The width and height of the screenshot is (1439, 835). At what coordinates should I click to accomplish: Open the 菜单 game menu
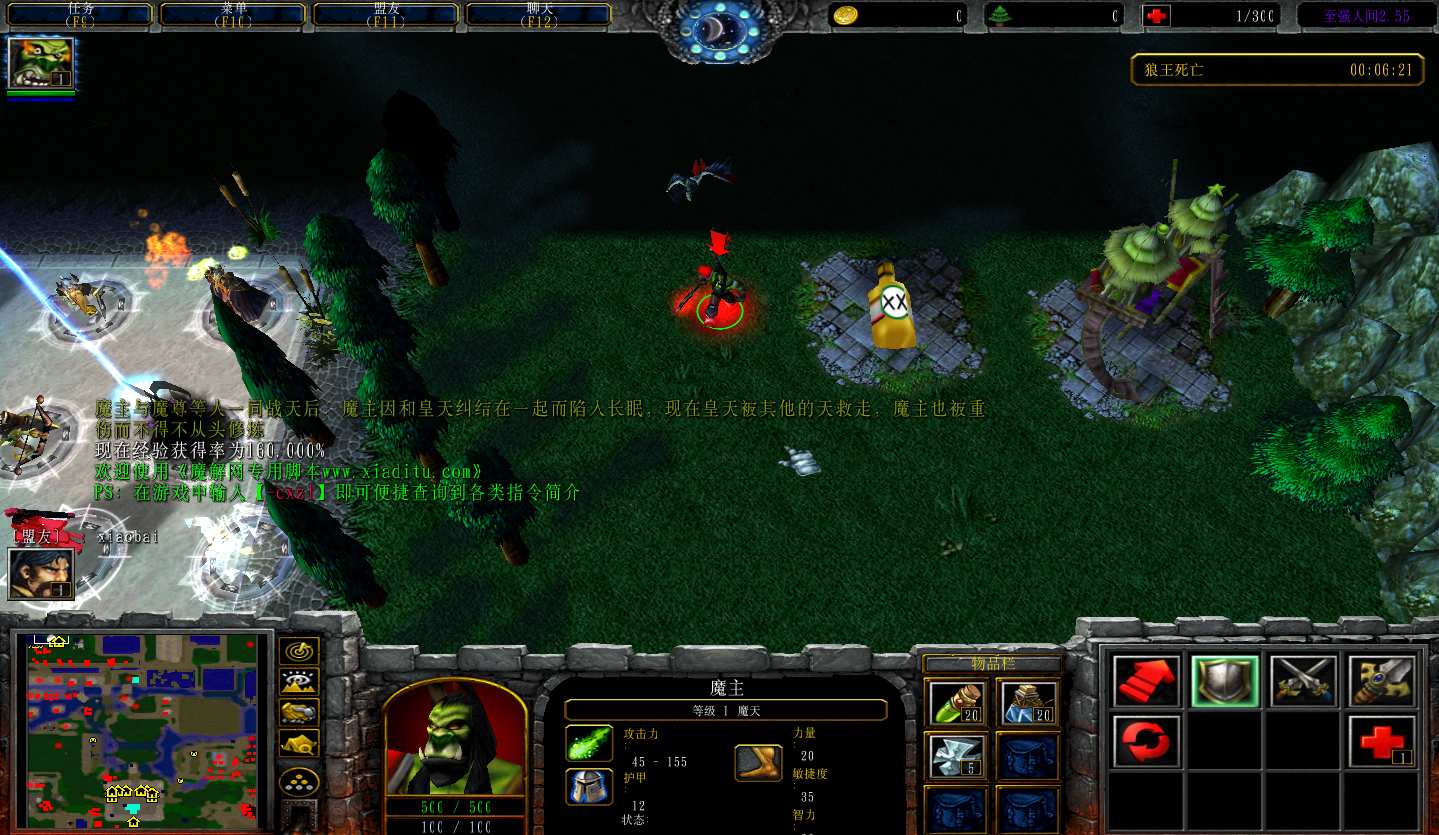(x=233, y=14)
